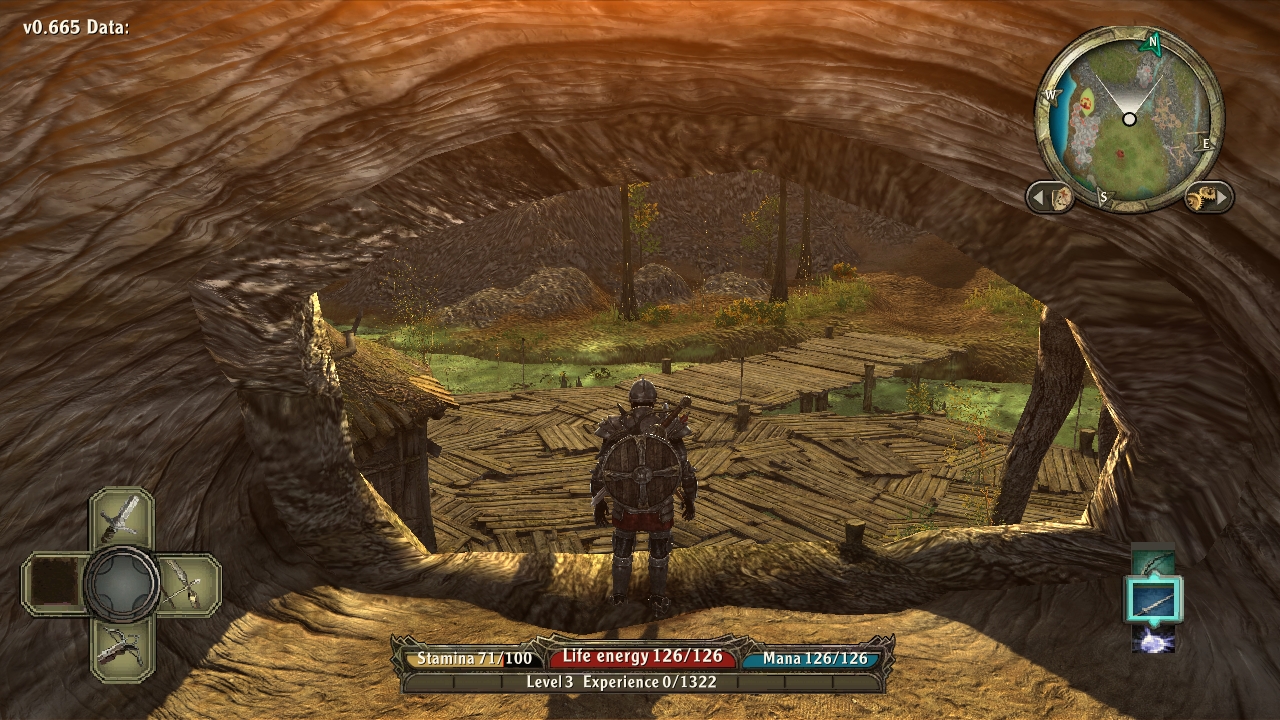Select the highlighted sword weapon mode icon
The height and width of the screenshot is (720, 1280).
1154,601
